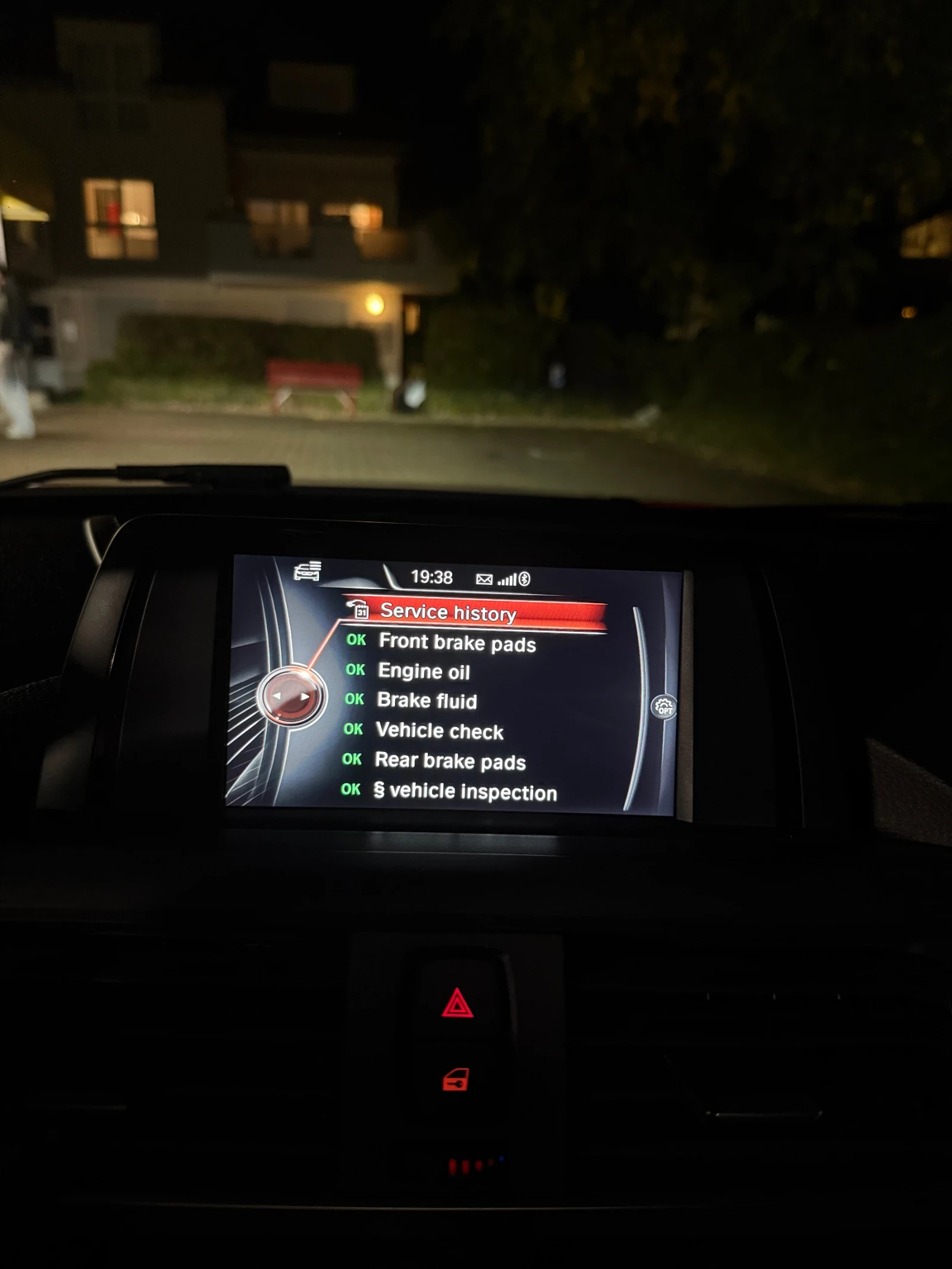Viewport: 952px width, 1269px height.
Task: Open the Front brake pads item
Action: [457, 643]
